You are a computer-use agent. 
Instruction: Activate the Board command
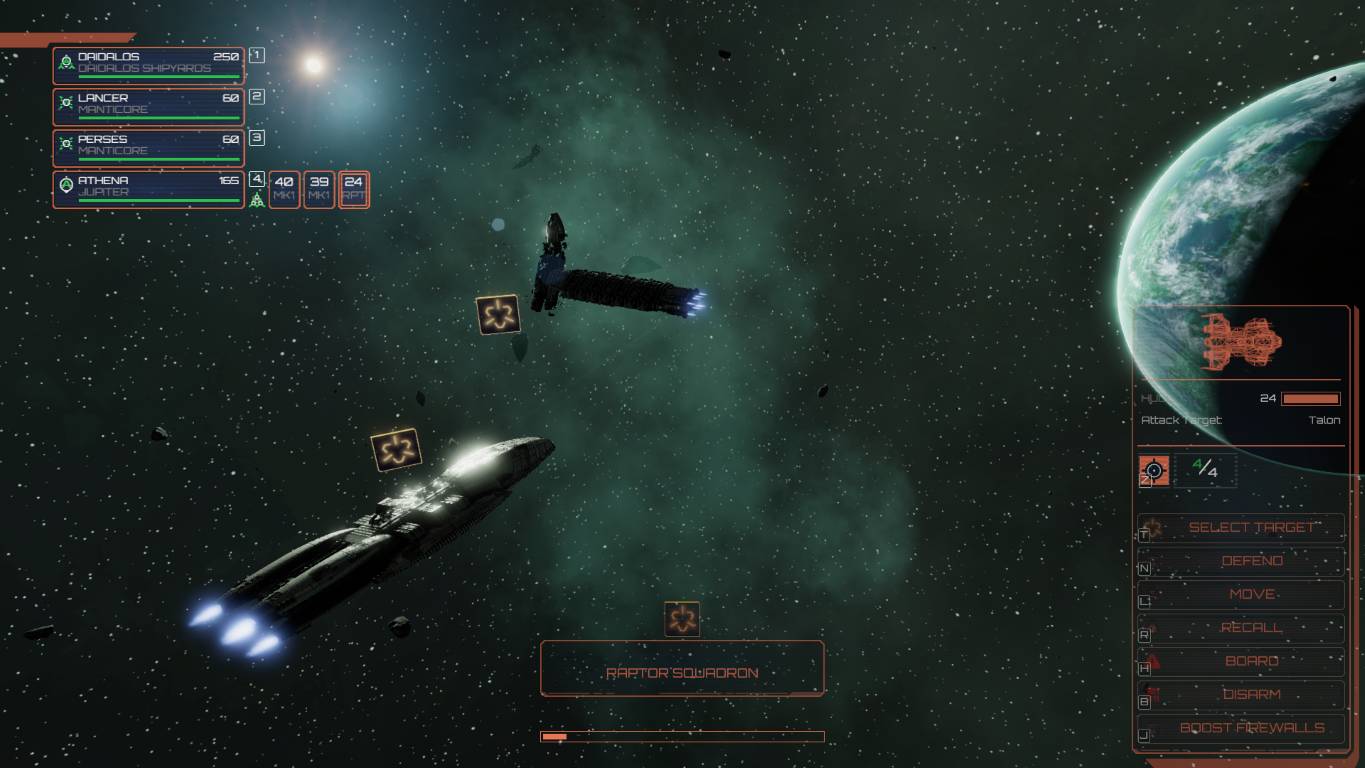(1251, 661)
